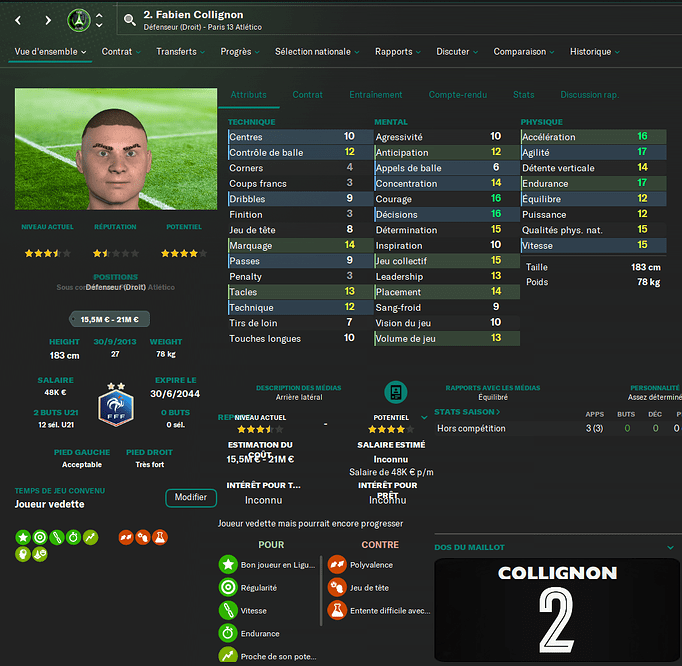Open the Progrès menu
Screen dimensions: 682x666
click(241, 52)
